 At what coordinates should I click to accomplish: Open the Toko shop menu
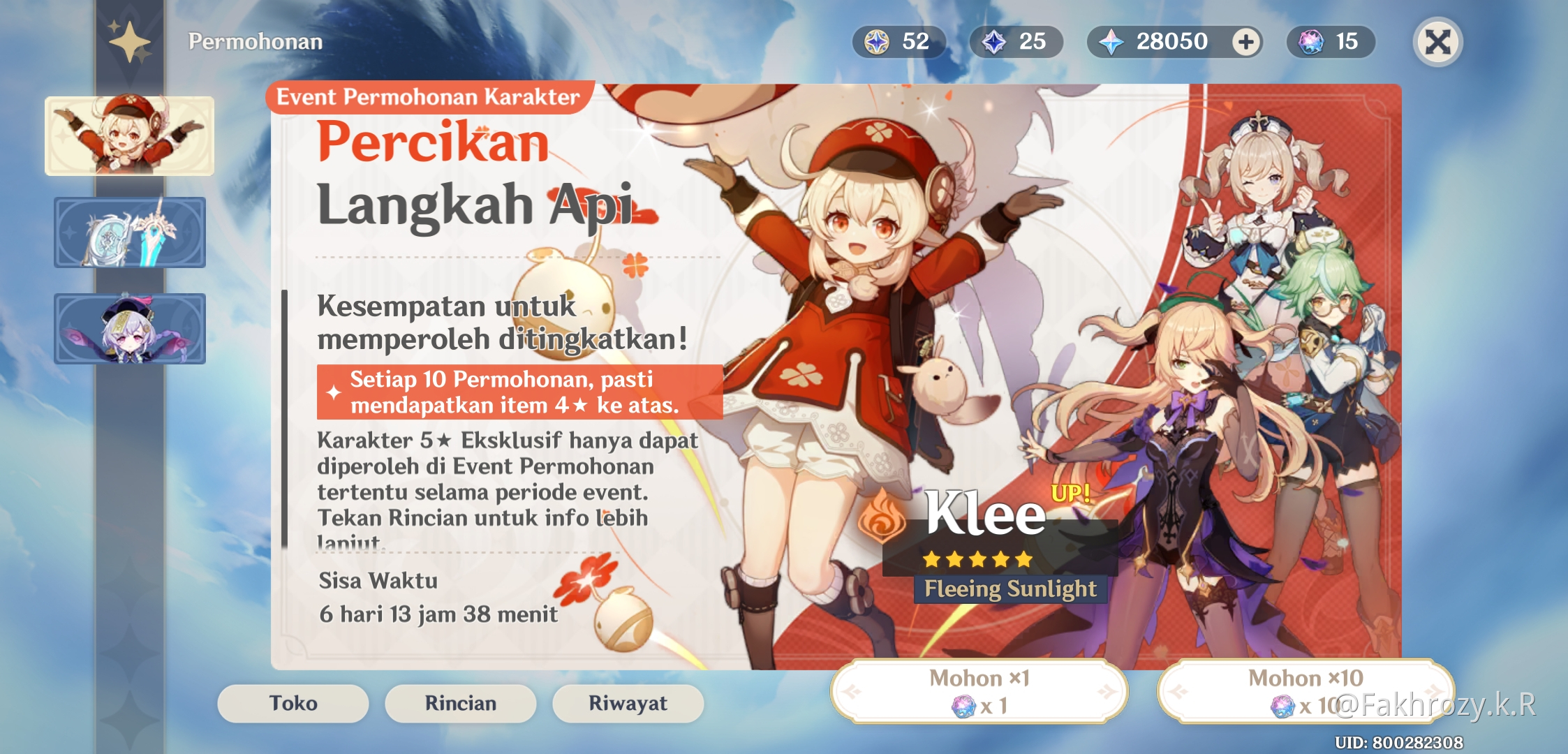coord(292,703)
